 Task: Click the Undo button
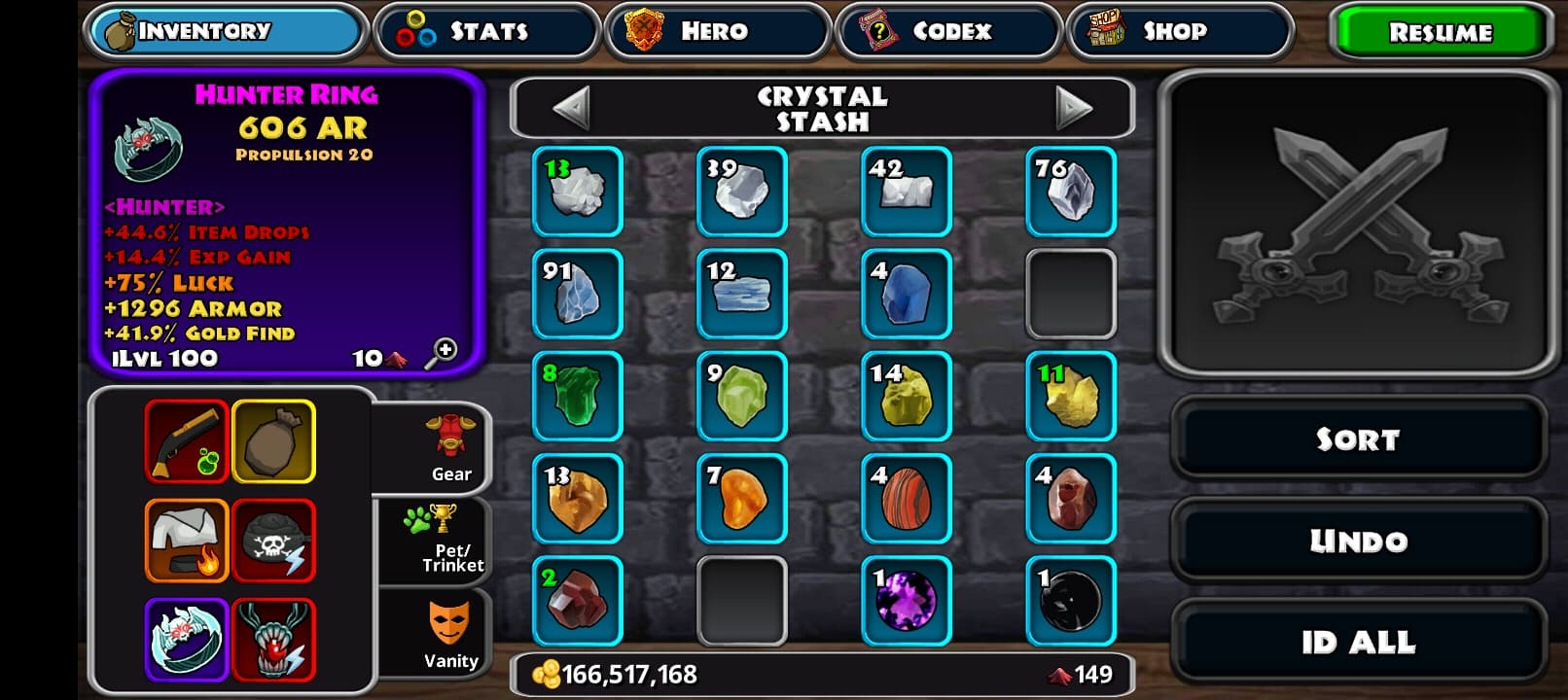point(1358,541)
